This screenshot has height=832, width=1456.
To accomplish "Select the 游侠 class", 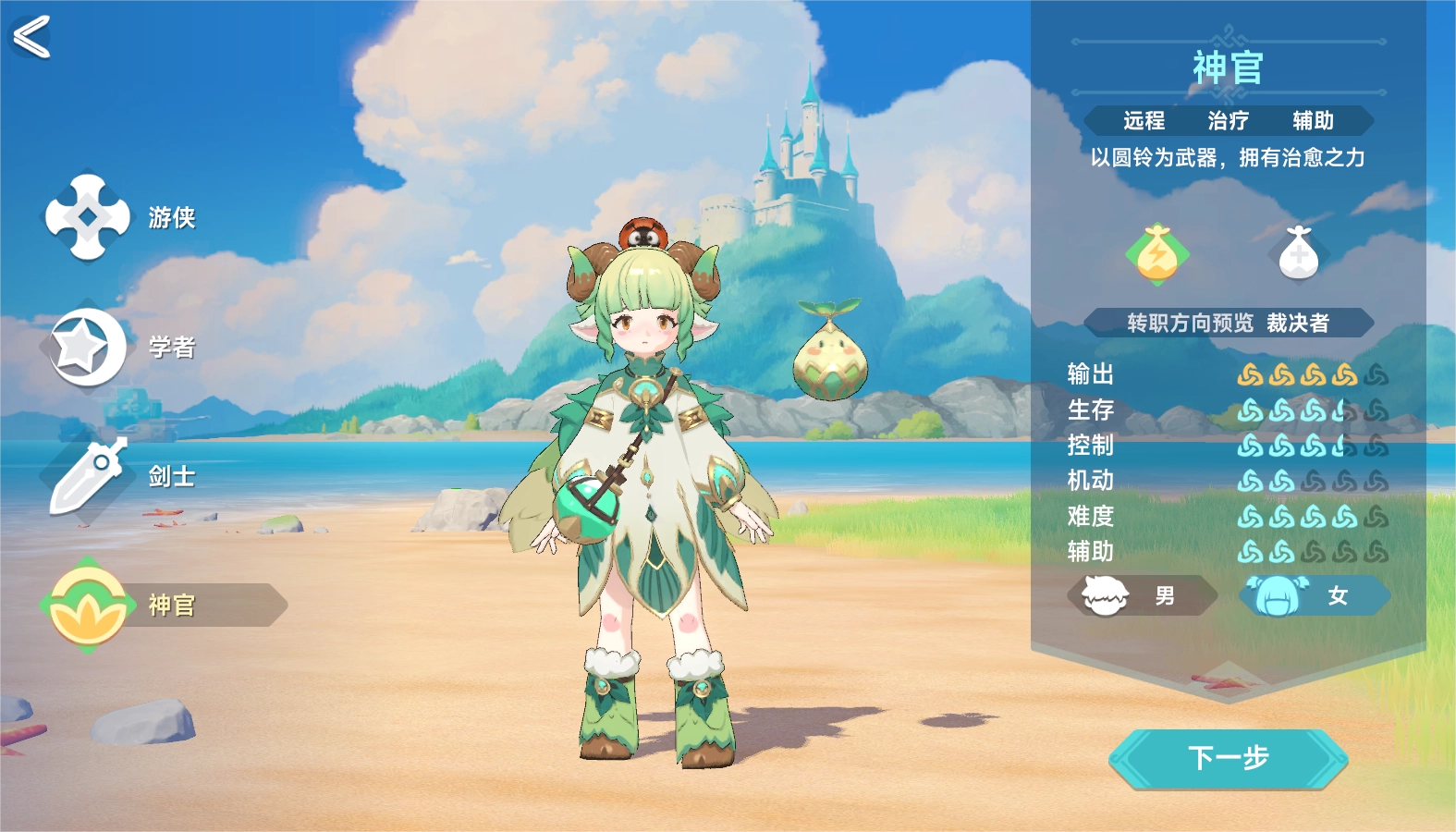I will click(89, 217).
